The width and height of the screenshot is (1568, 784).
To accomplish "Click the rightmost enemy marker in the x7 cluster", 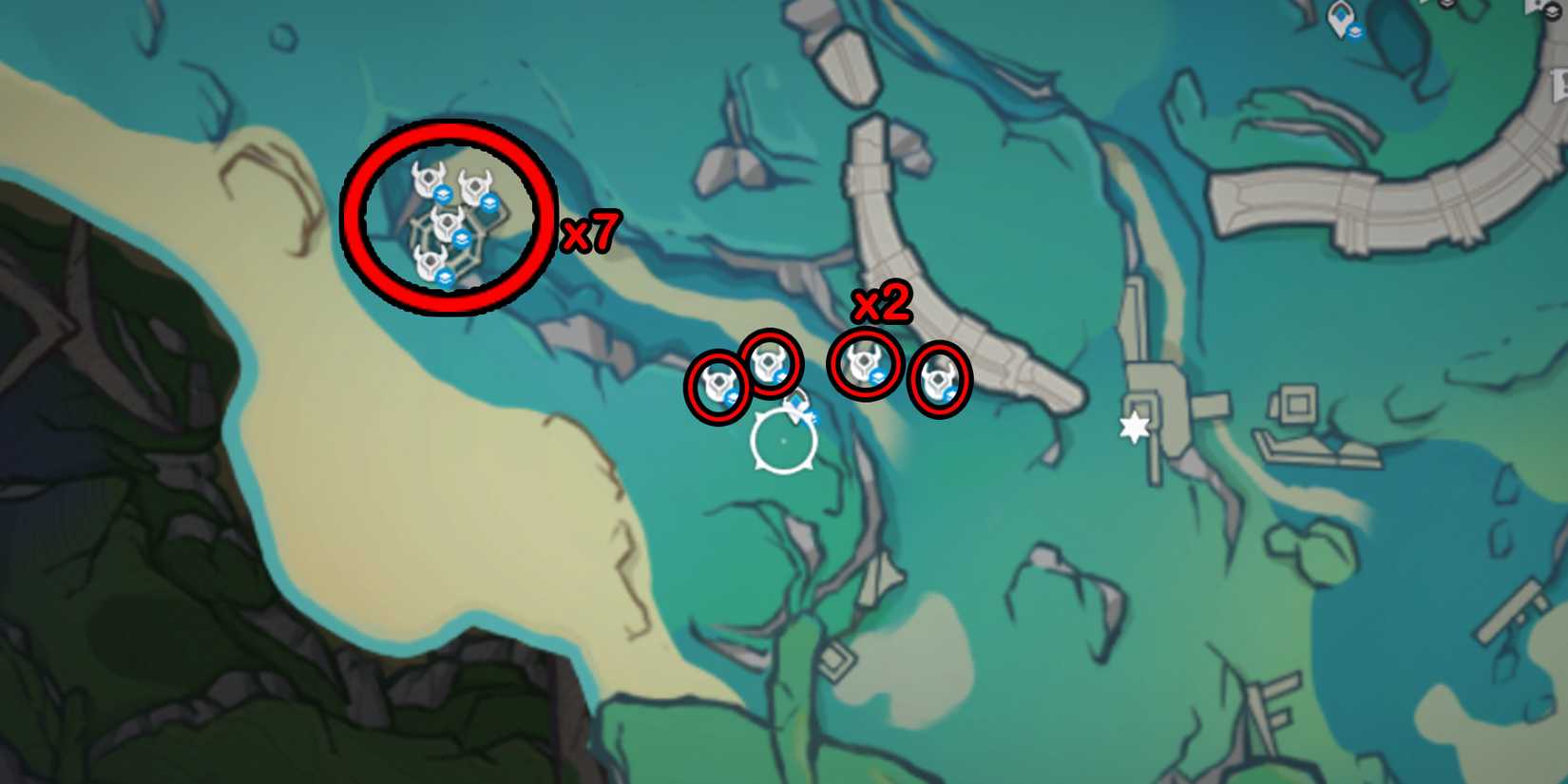I will (476, 185).
